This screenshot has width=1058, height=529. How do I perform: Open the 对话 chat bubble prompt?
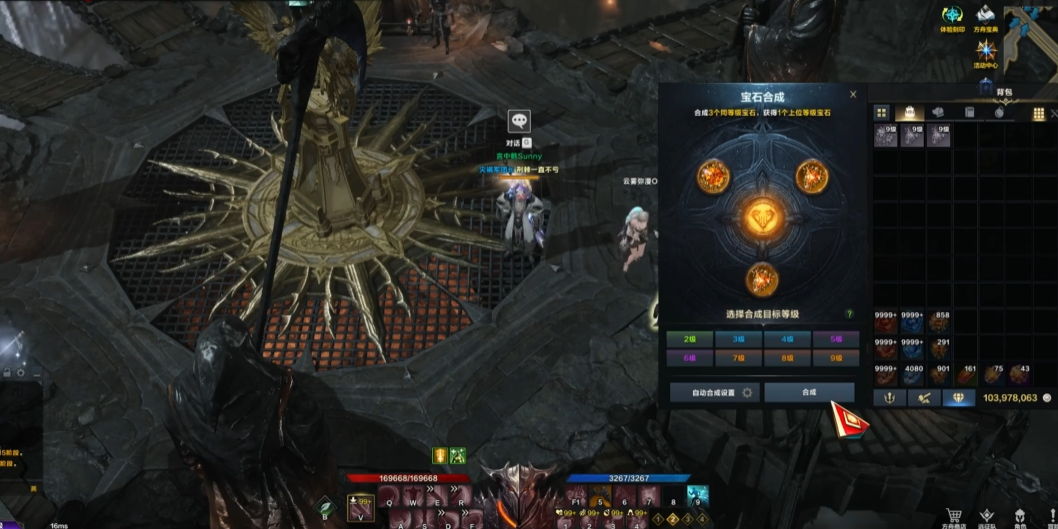tap(518, 122)
